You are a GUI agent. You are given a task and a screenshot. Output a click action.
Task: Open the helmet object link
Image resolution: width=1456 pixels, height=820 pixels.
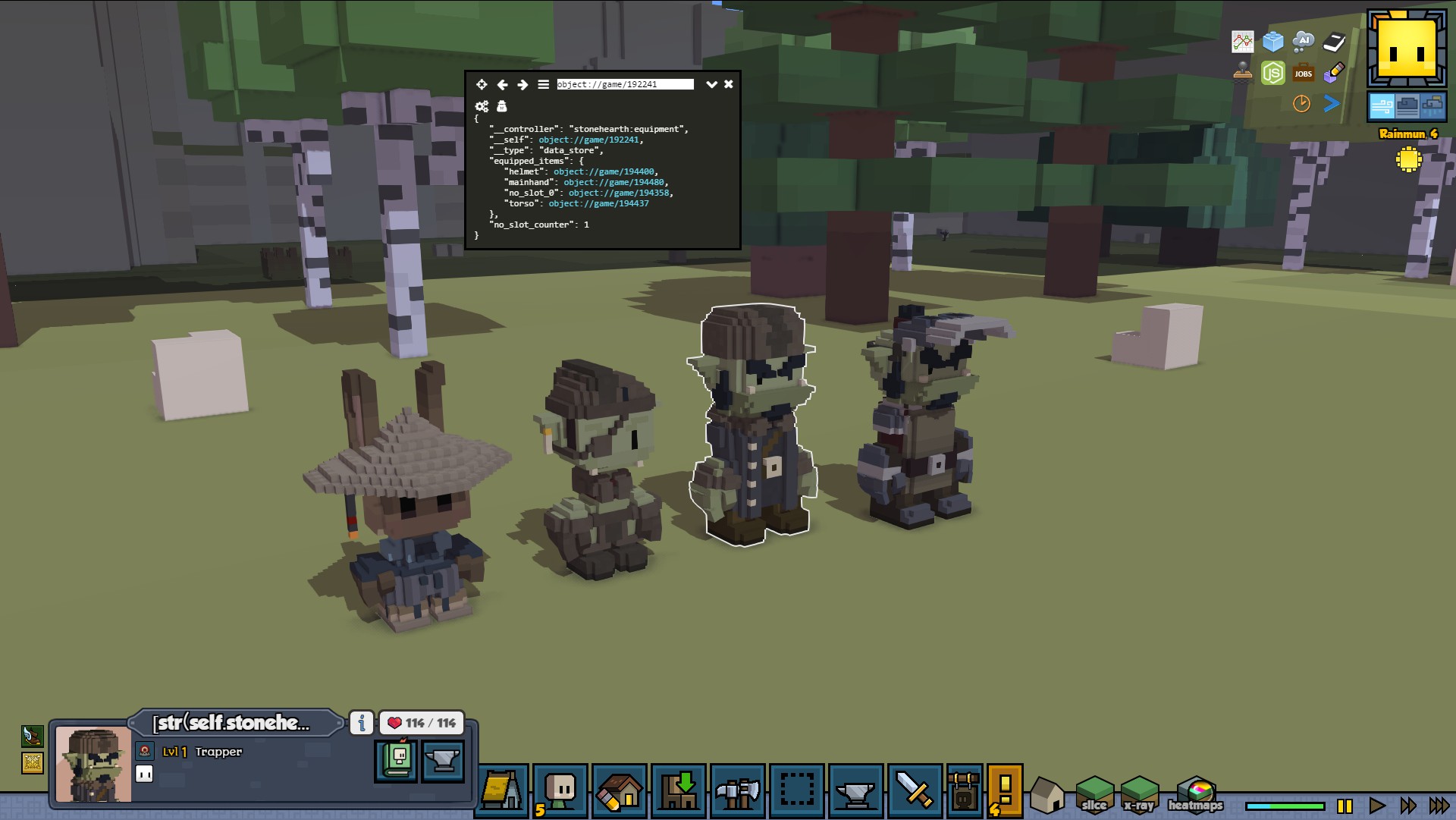(604, 171)
